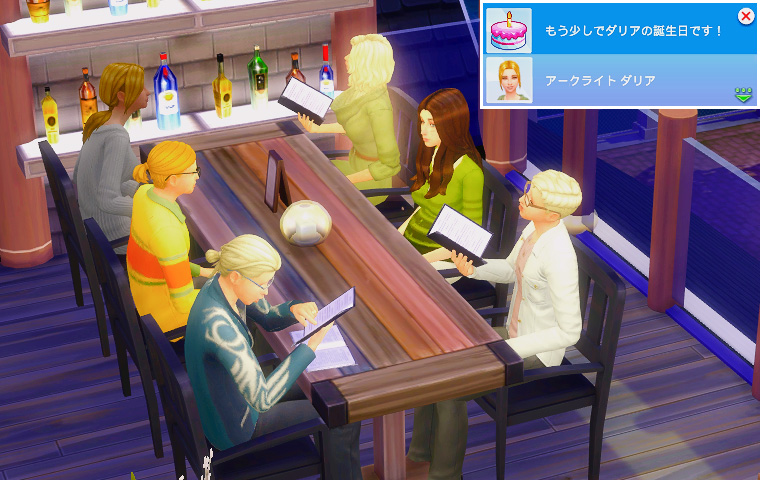Screen dimensions: 760x480
Task: Click the birthday cake notification icon
Action: tap(508, 30)
